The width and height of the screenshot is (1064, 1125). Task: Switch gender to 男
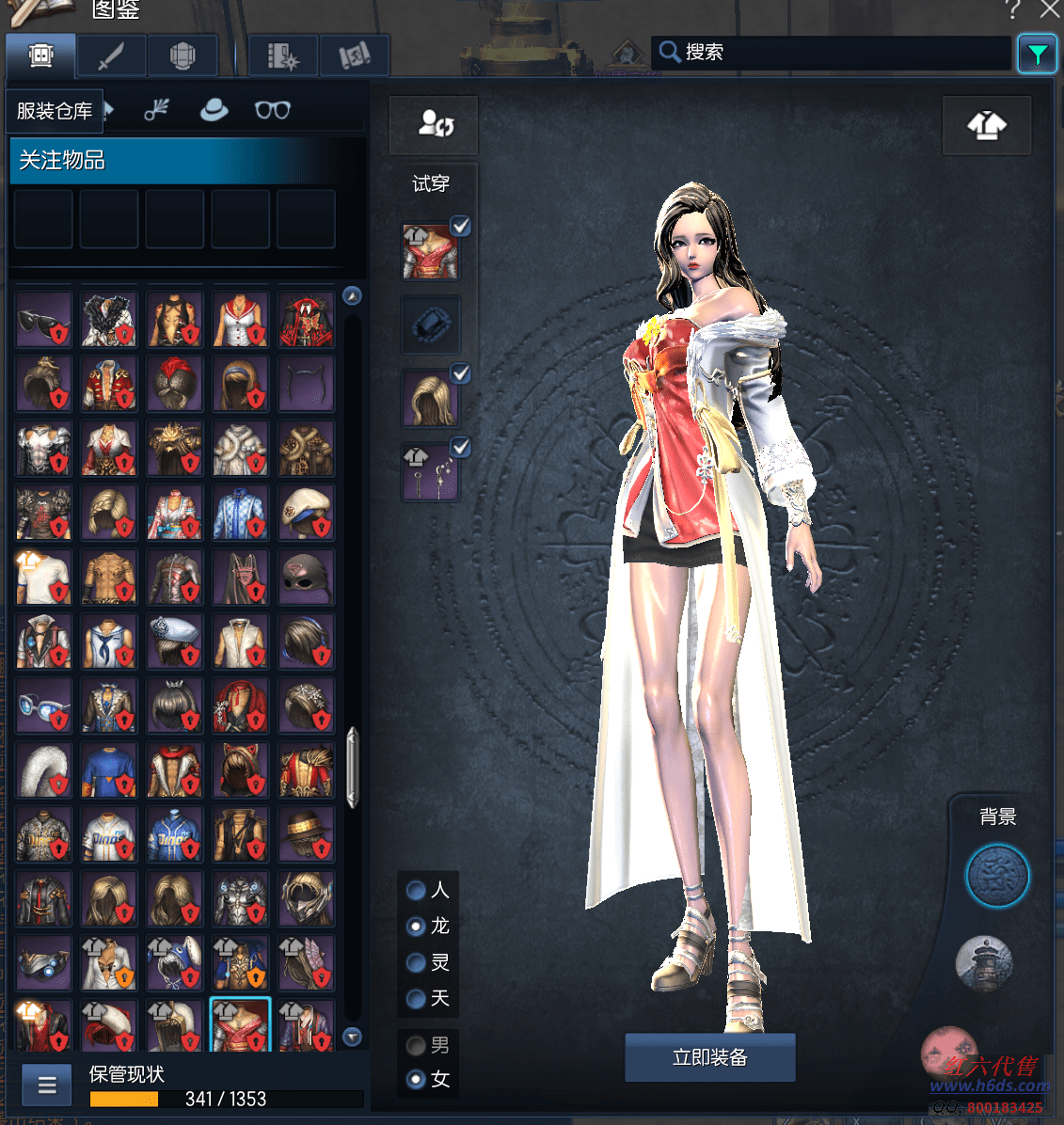coord(416,1045)
